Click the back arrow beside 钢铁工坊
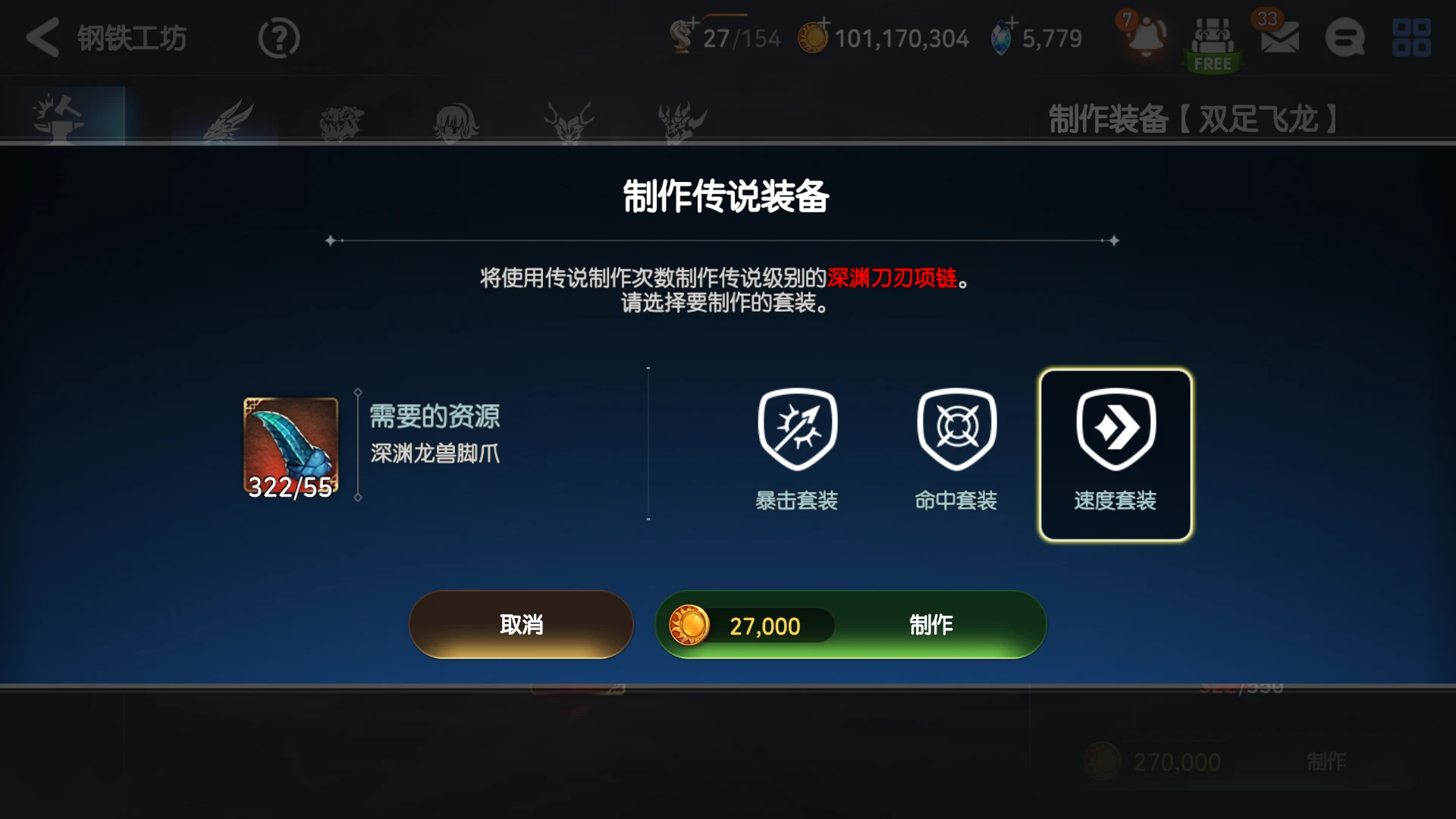This screenshot has width=1456, height=819. [x=43, y=38]
